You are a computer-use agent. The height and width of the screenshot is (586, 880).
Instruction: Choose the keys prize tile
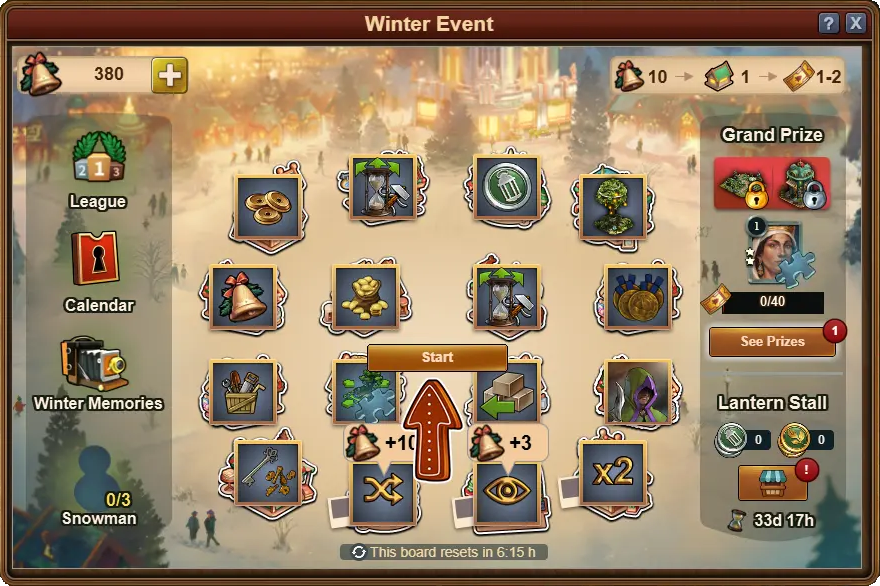click(268, 473)
